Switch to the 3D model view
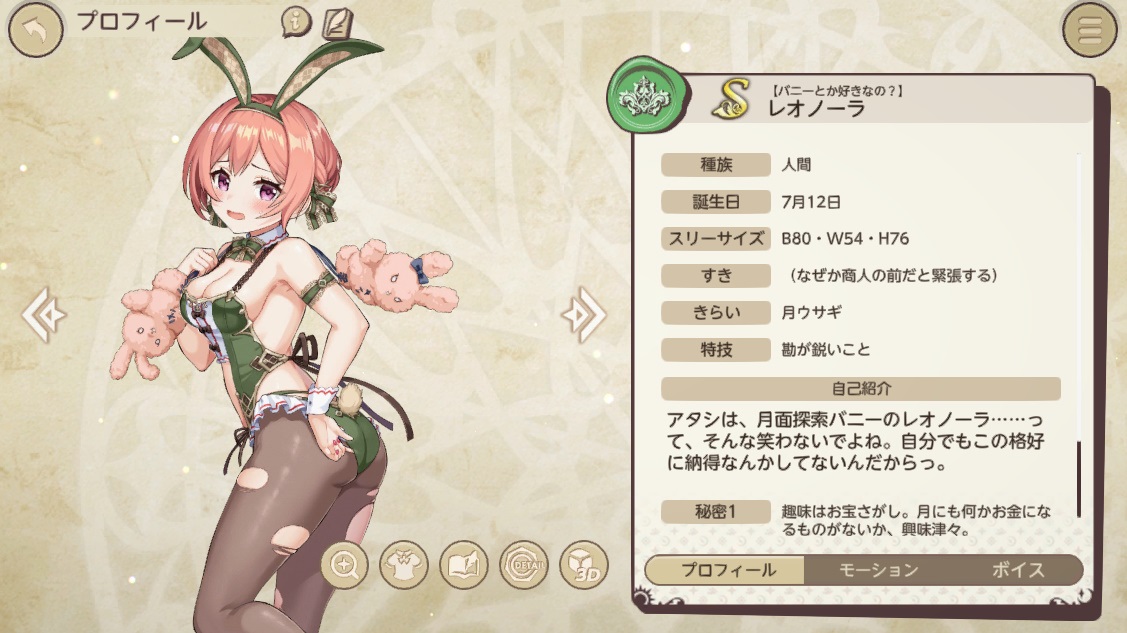1127x633 pixels. click(x=583, y=566)
